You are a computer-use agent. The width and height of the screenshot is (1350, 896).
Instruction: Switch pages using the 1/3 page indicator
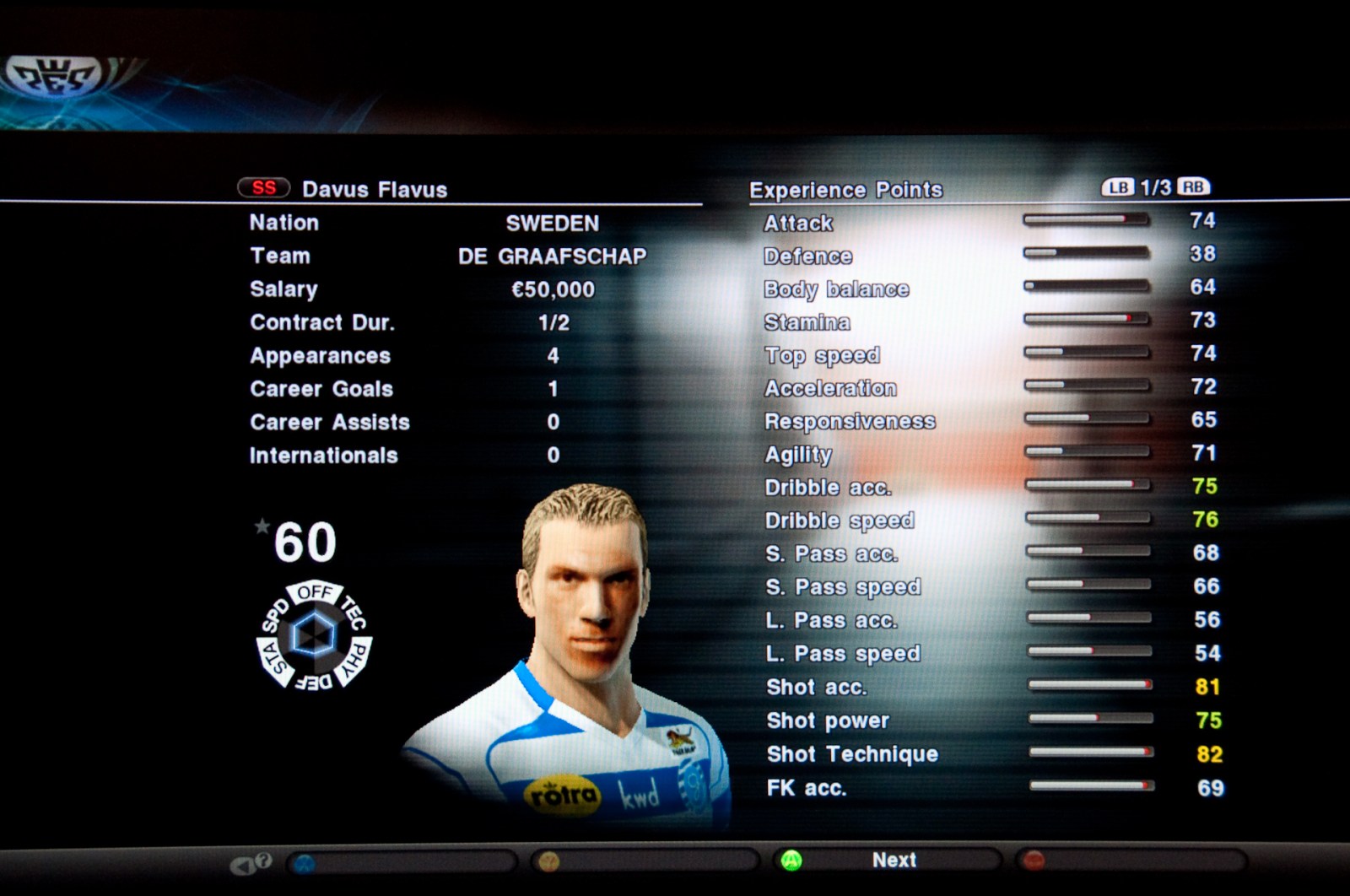(1155, 187)
